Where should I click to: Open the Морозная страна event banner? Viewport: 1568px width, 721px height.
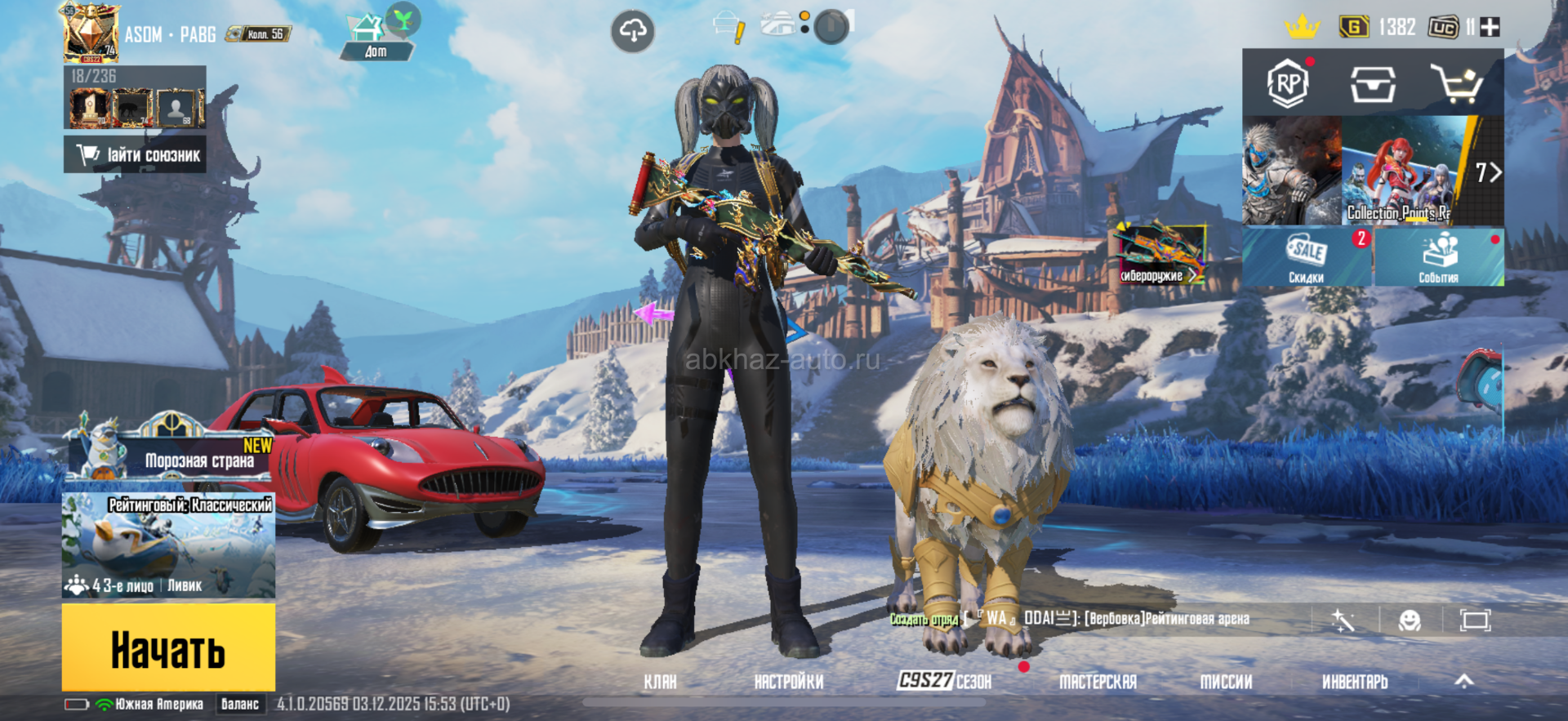click(x=170, y=453)
